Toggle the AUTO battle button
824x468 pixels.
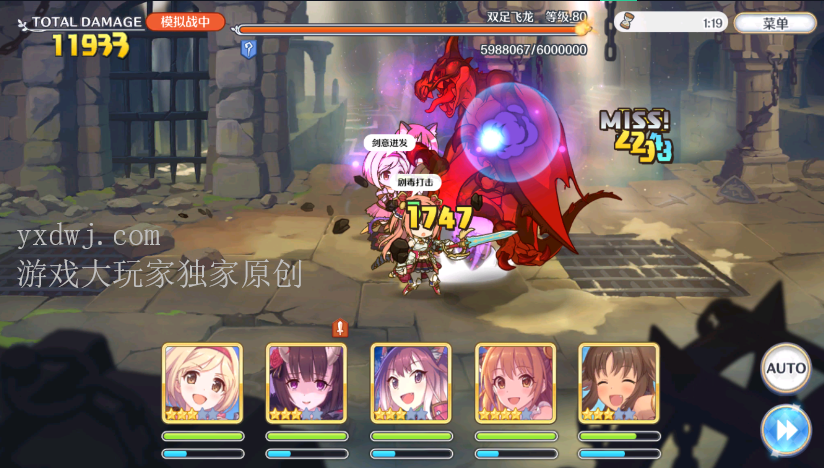tap(785, 368)
